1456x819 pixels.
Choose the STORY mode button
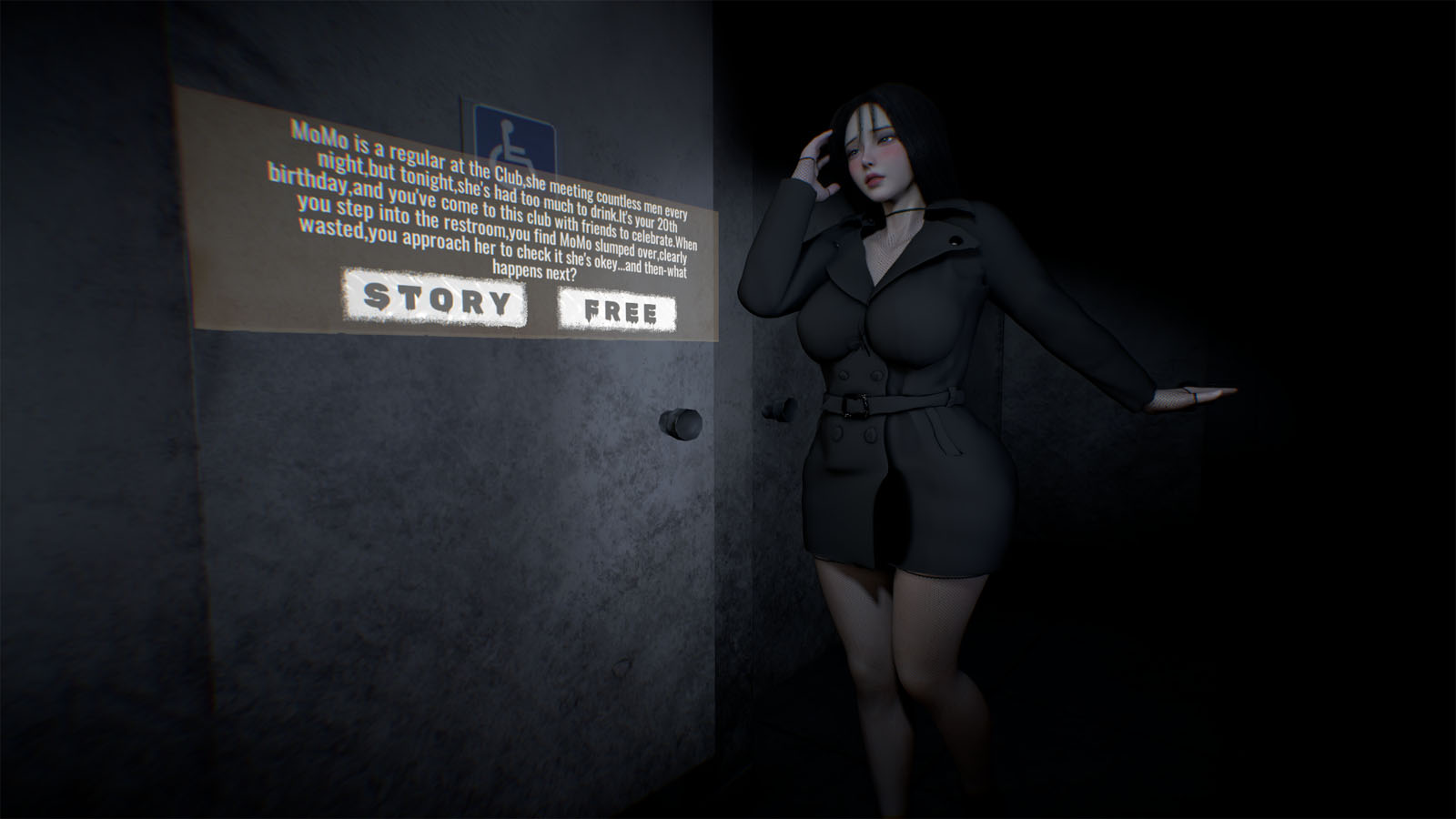(434, 298)
